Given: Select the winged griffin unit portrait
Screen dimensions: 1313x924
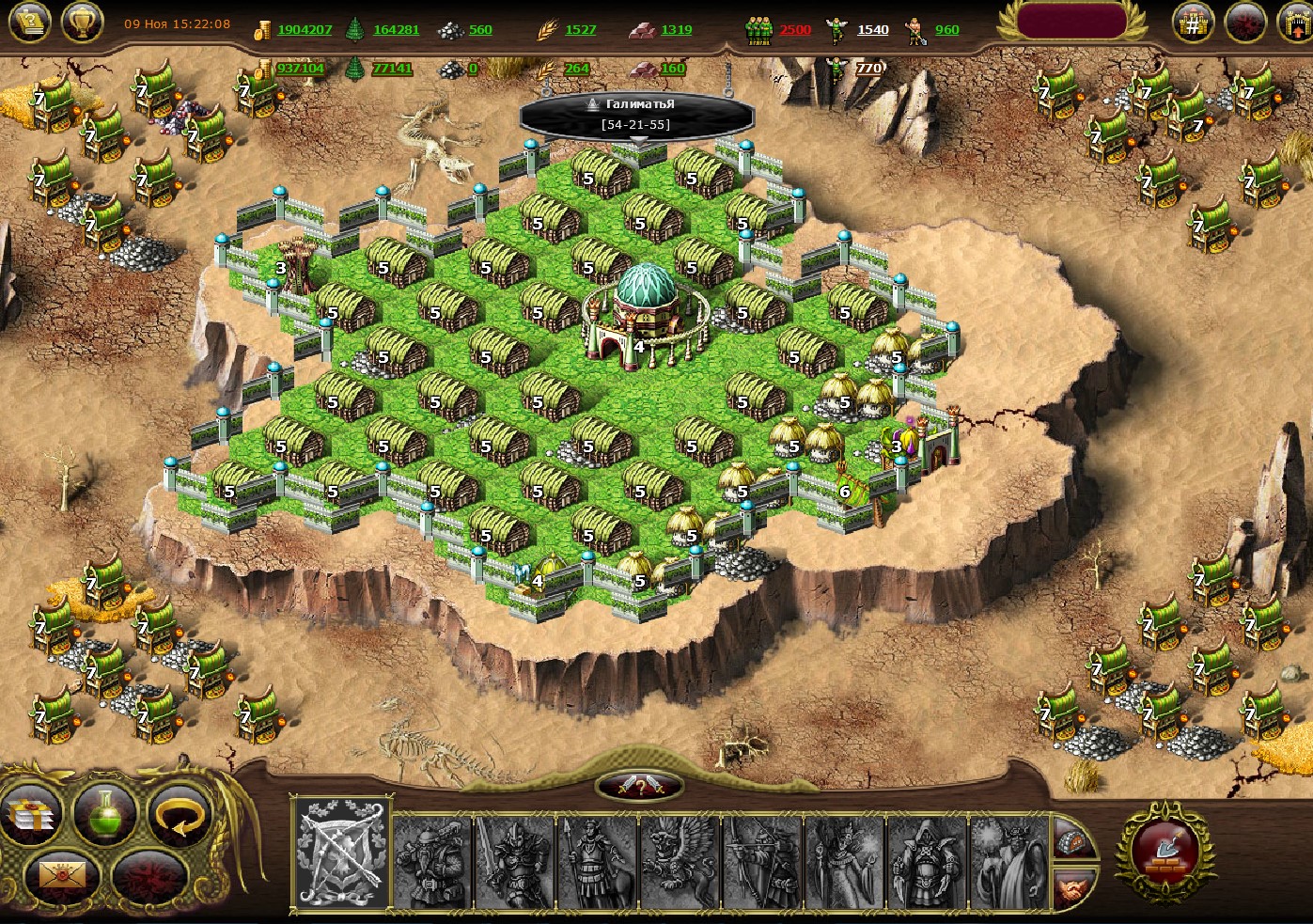Looking at the screenshot, I should (680, 861).
